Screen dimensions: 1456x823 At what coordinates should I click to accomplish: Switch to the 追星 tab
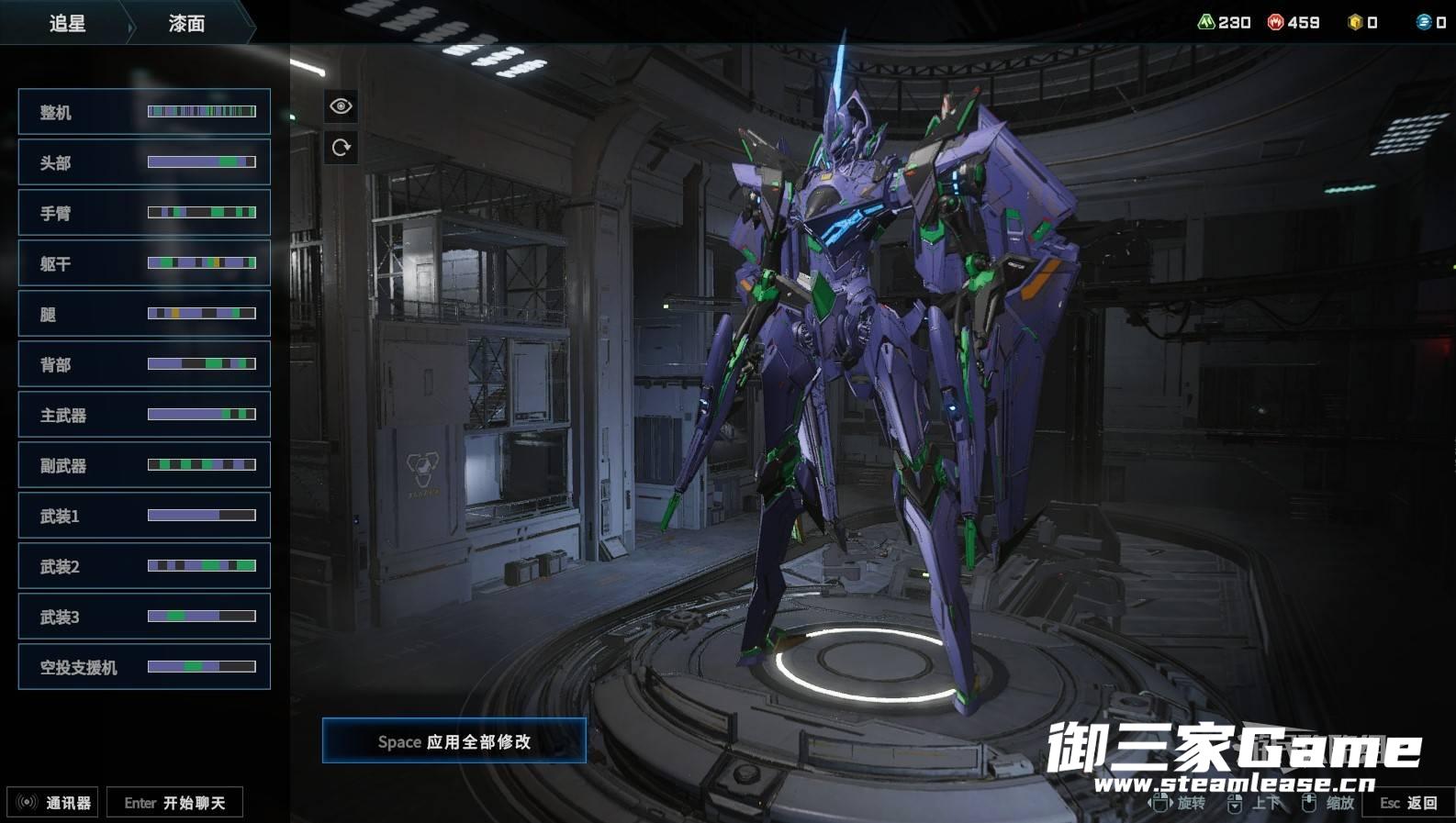pos(67,23)
